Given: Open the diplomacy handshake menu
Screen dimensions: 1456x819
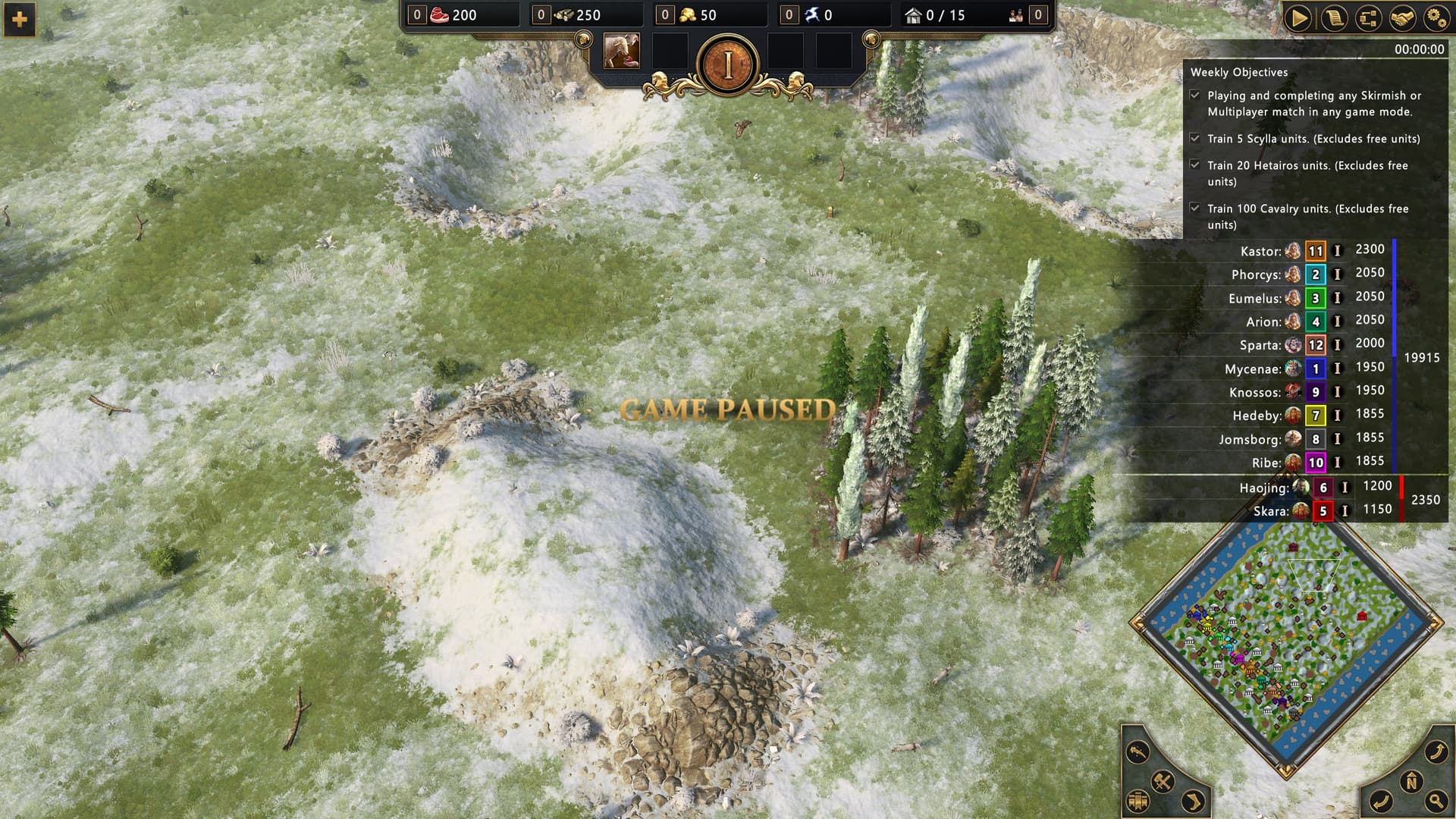Looking at the screenshot, I should [1403, 17].
